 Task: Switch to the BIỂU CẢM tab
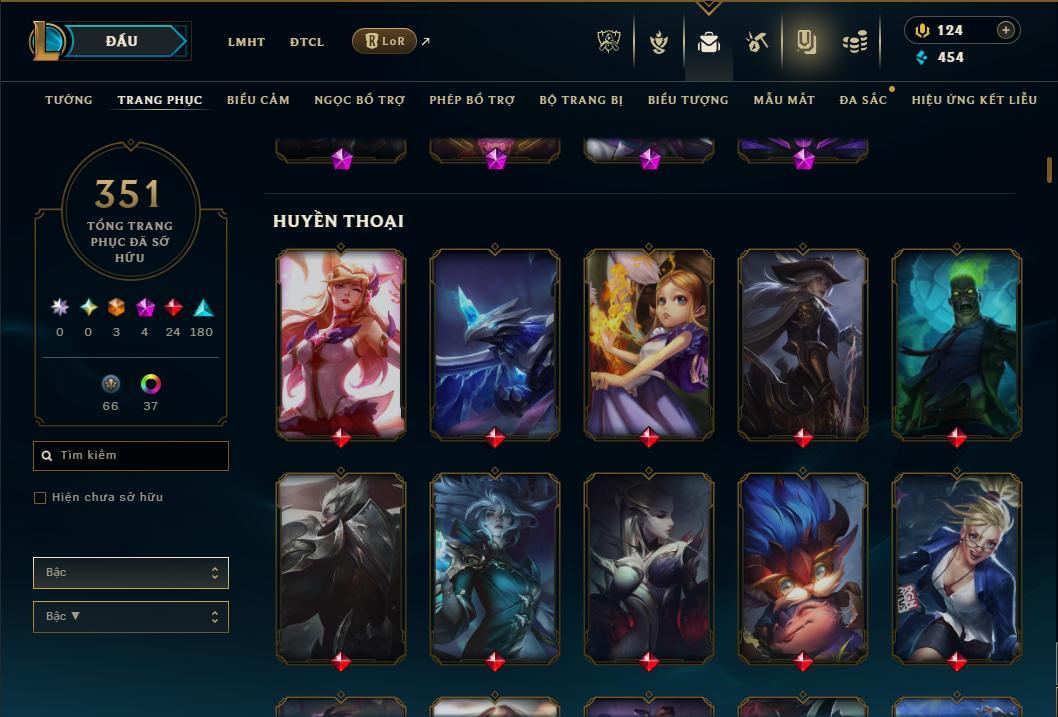click(x=258, y=100)
